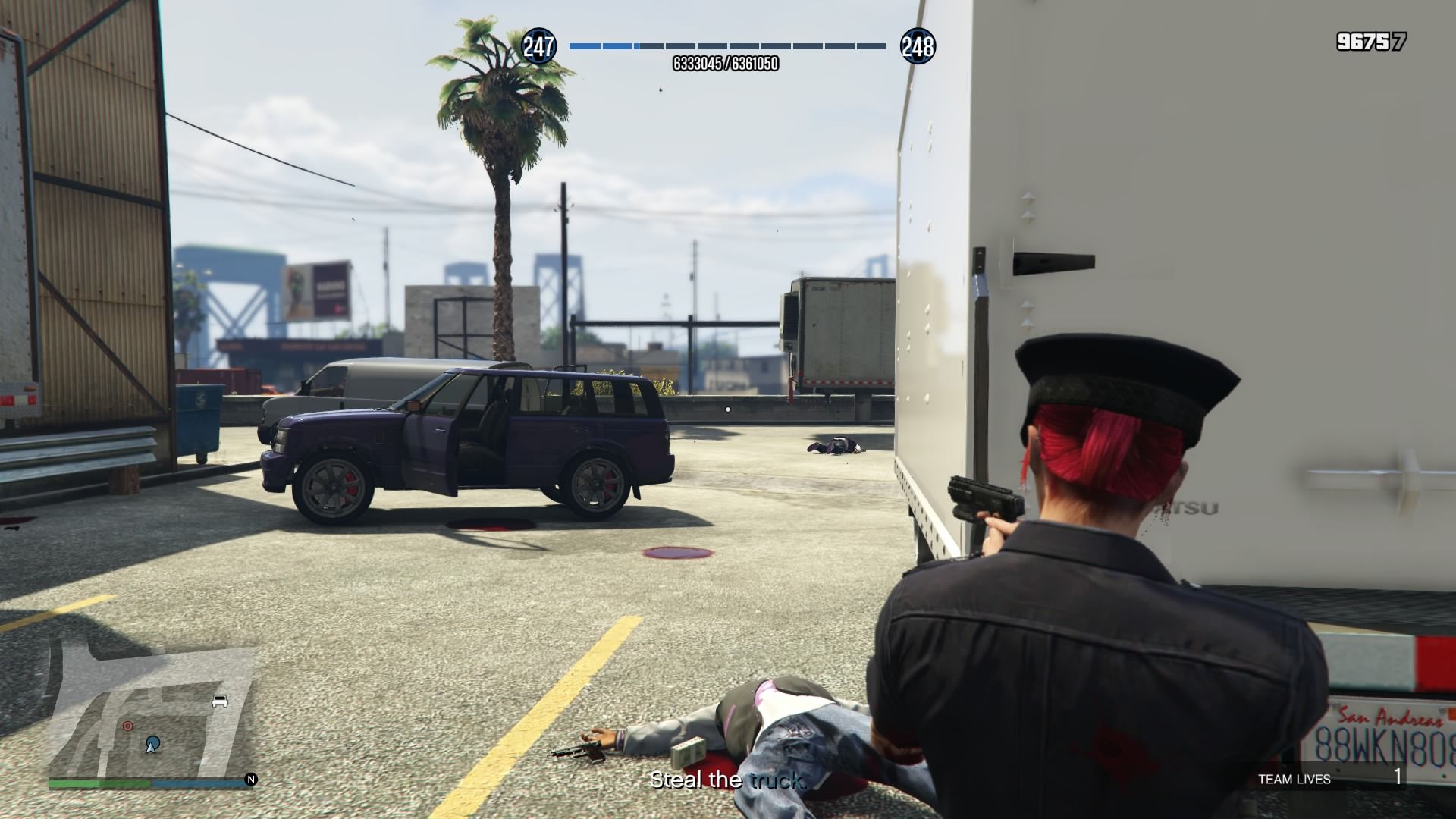The width and height of the screenshot is (1456, 819).
Task: Click the red objective circle on the minimap
Action: (x=127, y=726)
